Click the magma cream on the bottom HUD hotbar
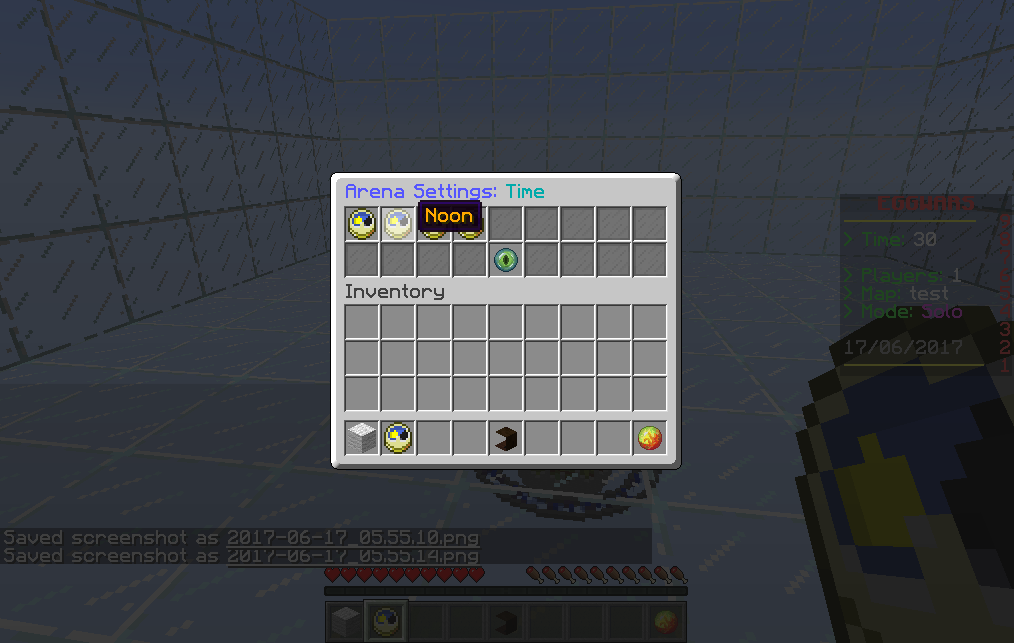The width and height of the screenshot is (1014, 643). (x=666, y=621)
